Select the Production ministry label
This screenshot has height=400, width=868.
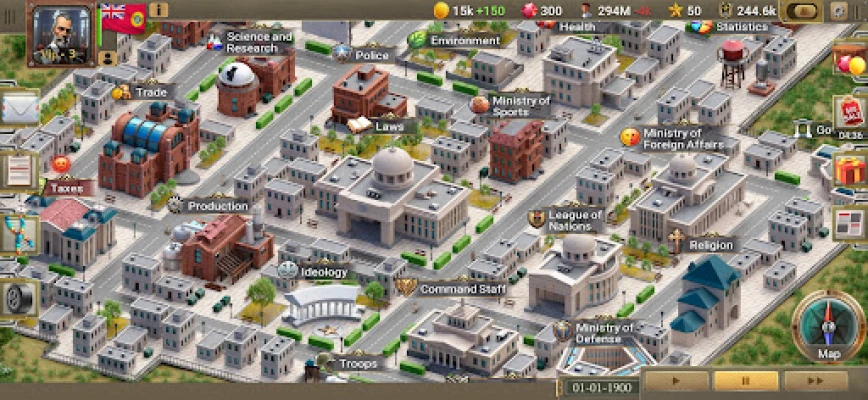(216, 206)
